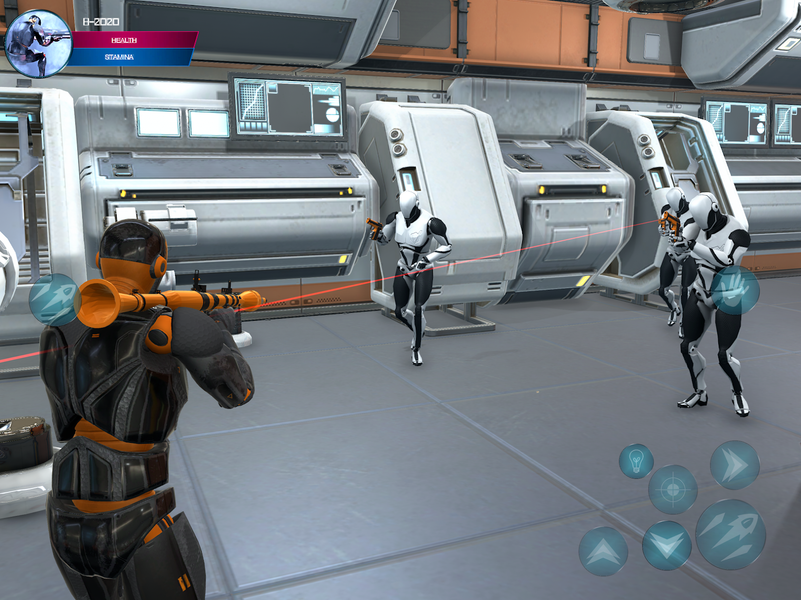Use the open-hand interact button
This screenshot has width=801, height=600.
point(735,290)
